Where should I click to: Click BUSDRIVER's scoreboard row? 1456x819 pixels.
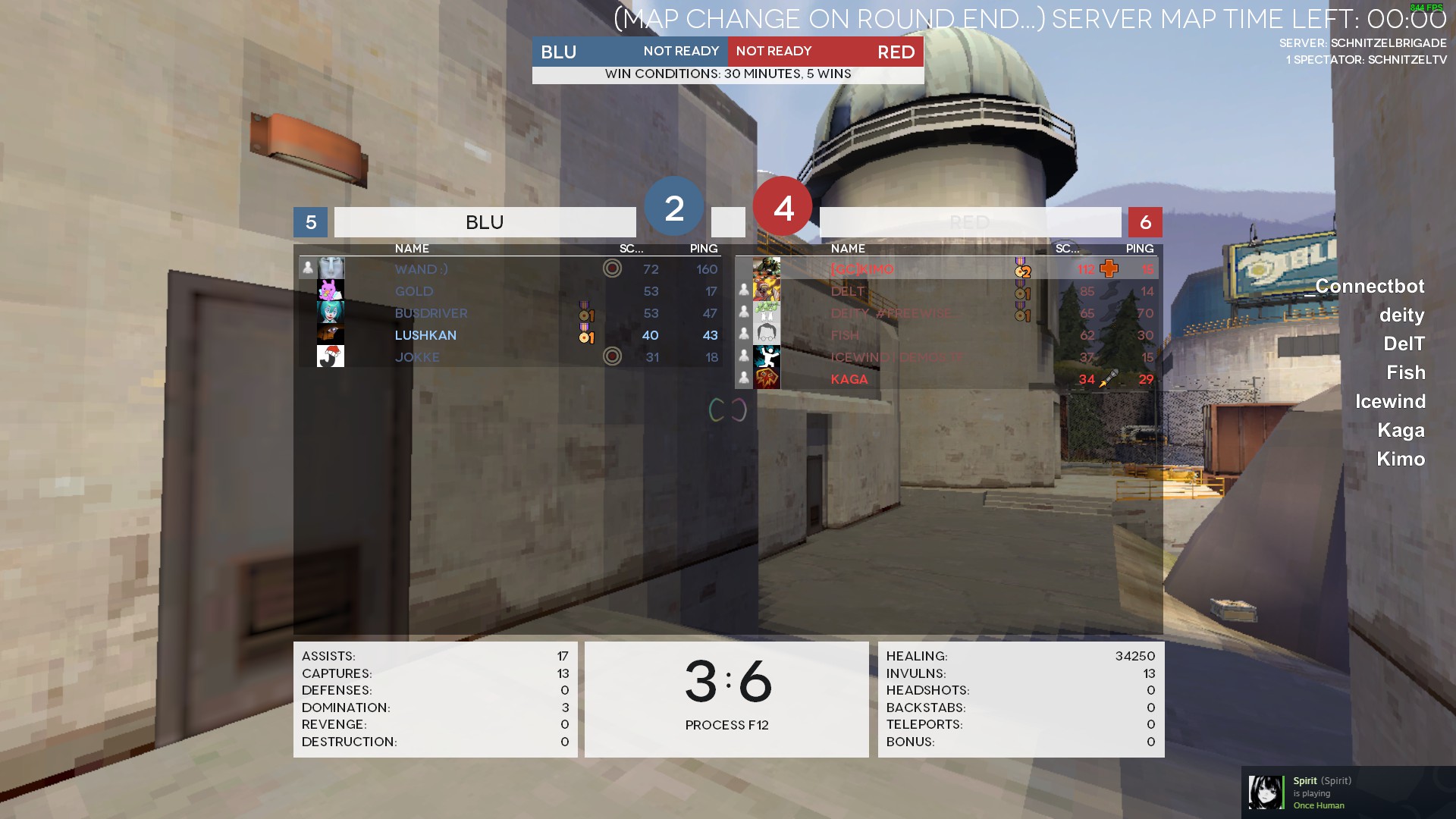(508, 313)
